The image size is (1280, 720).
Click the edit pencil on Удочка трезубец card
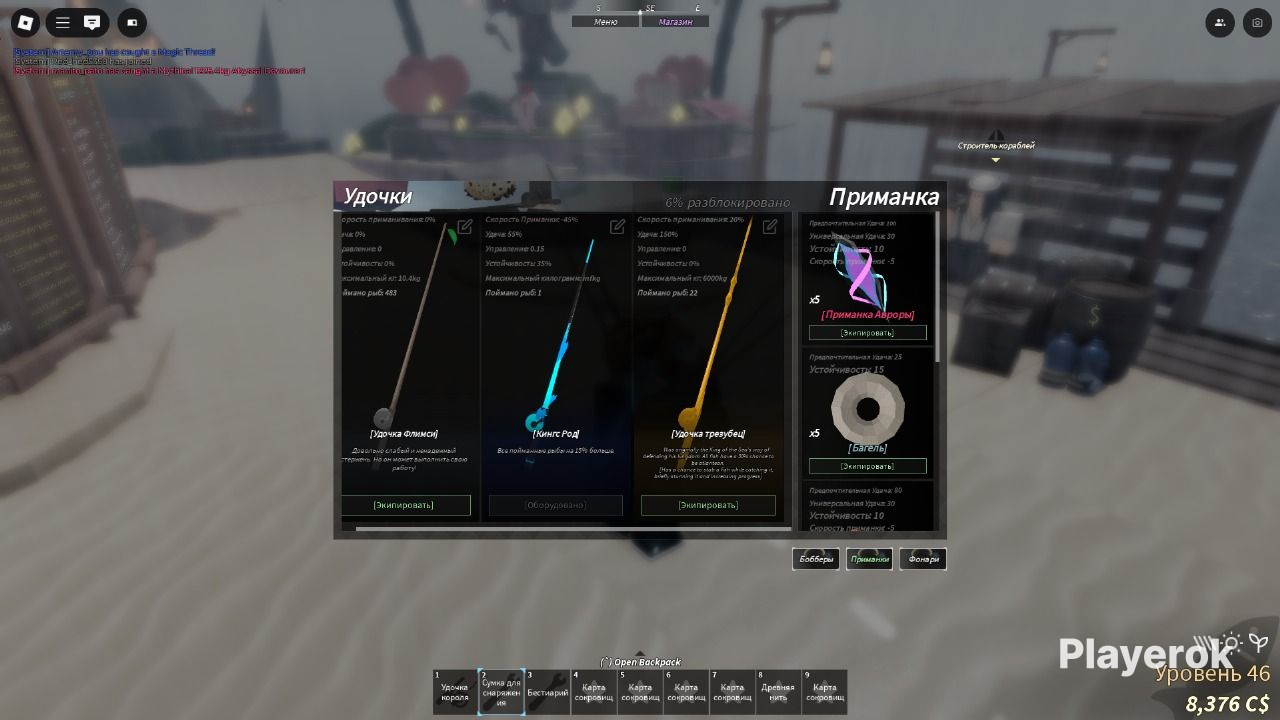pos(768,226)
